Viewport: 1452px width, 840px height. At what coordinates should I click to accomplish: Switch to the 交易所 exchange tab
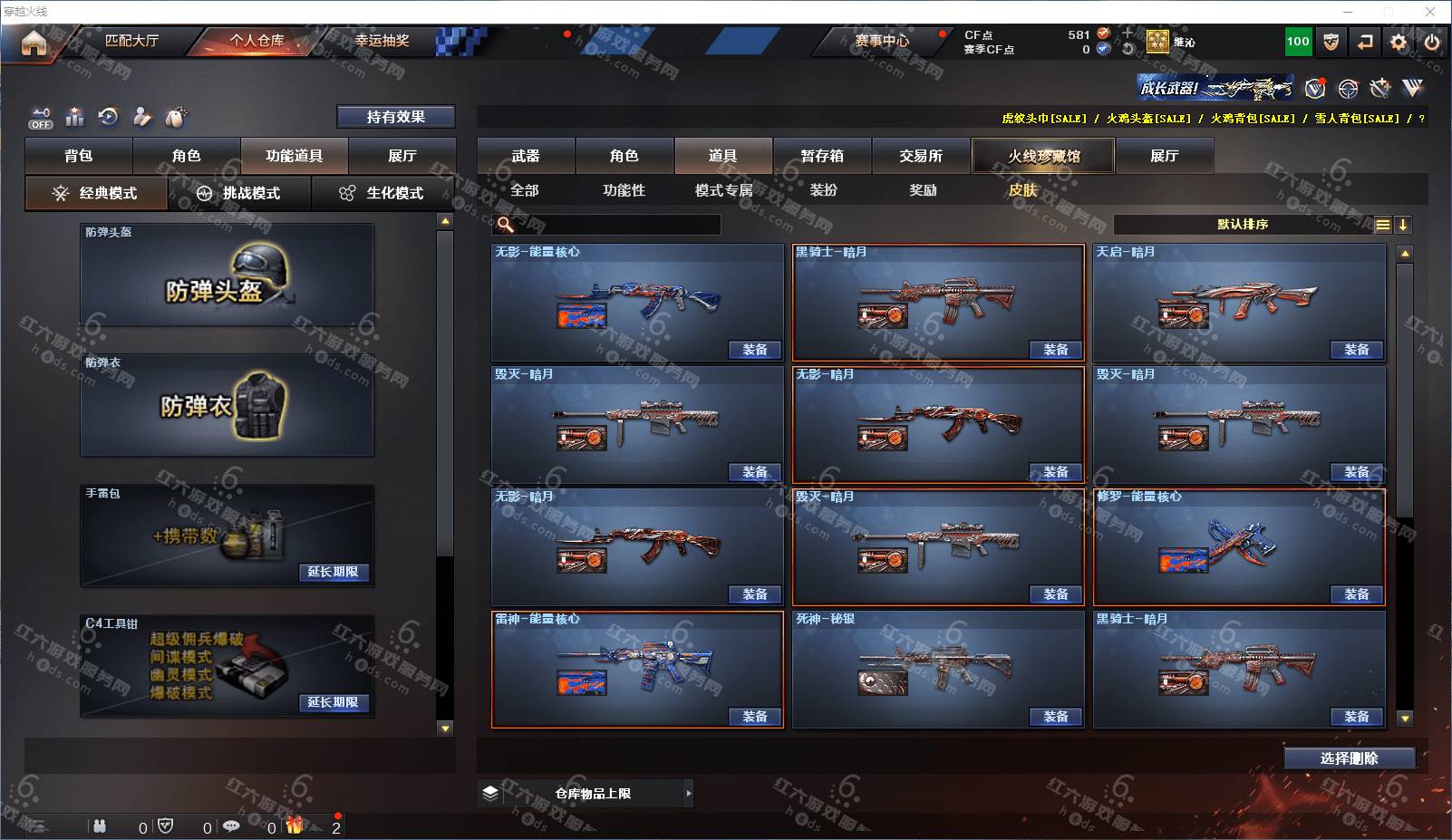coord(921,156)
